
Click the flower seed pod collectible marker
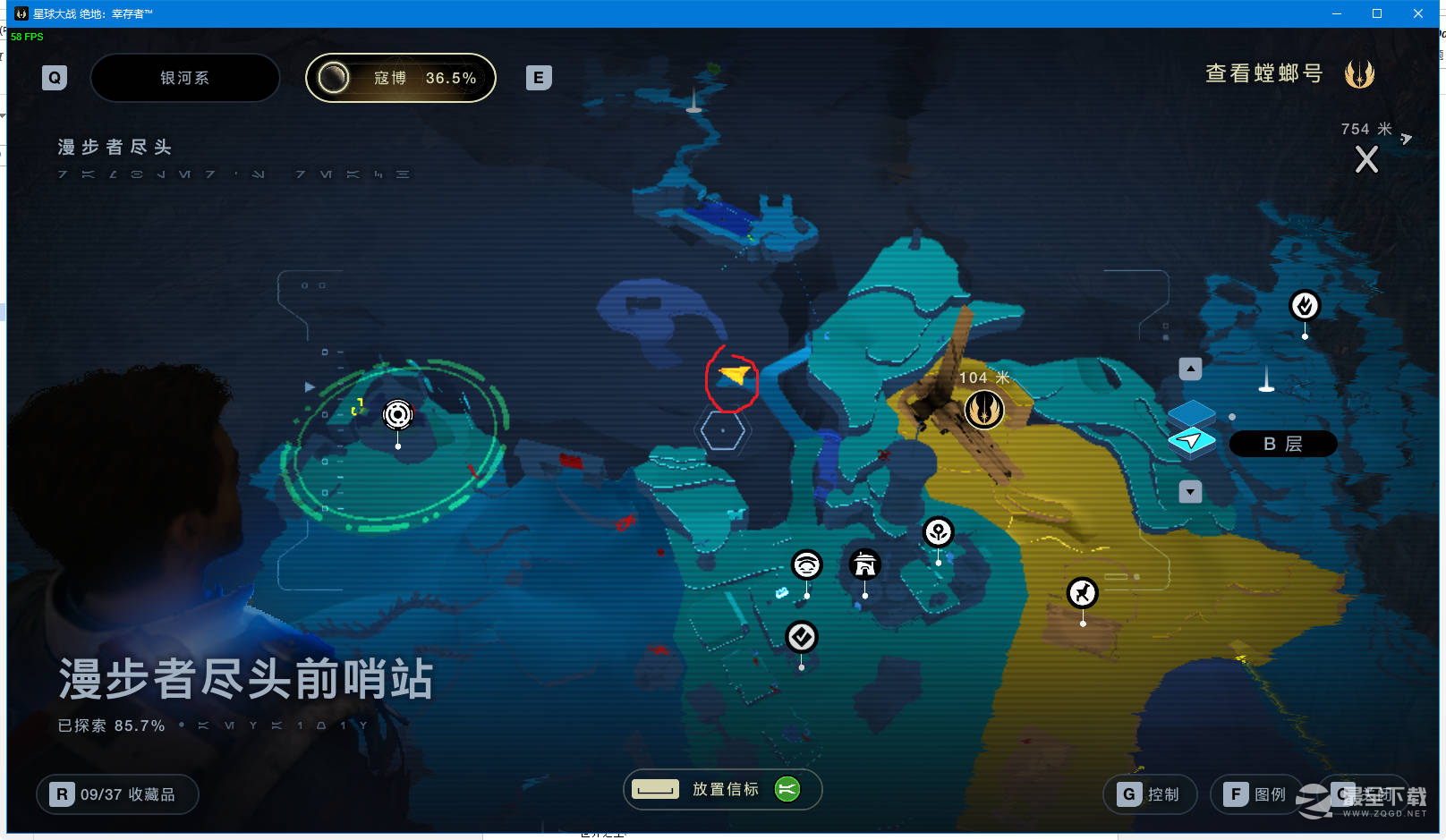coord(937,533)
